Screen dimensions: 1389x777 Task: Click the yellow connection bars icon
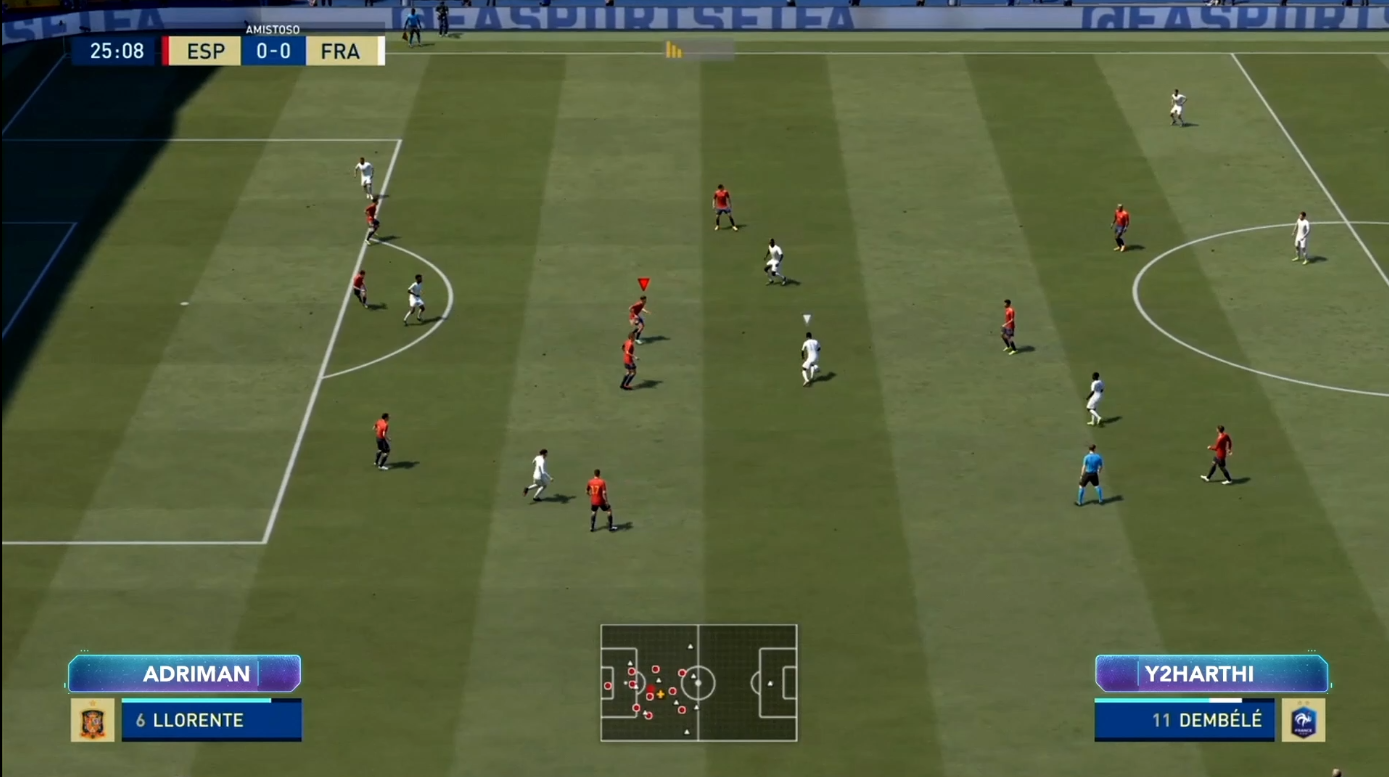point(674,50)
